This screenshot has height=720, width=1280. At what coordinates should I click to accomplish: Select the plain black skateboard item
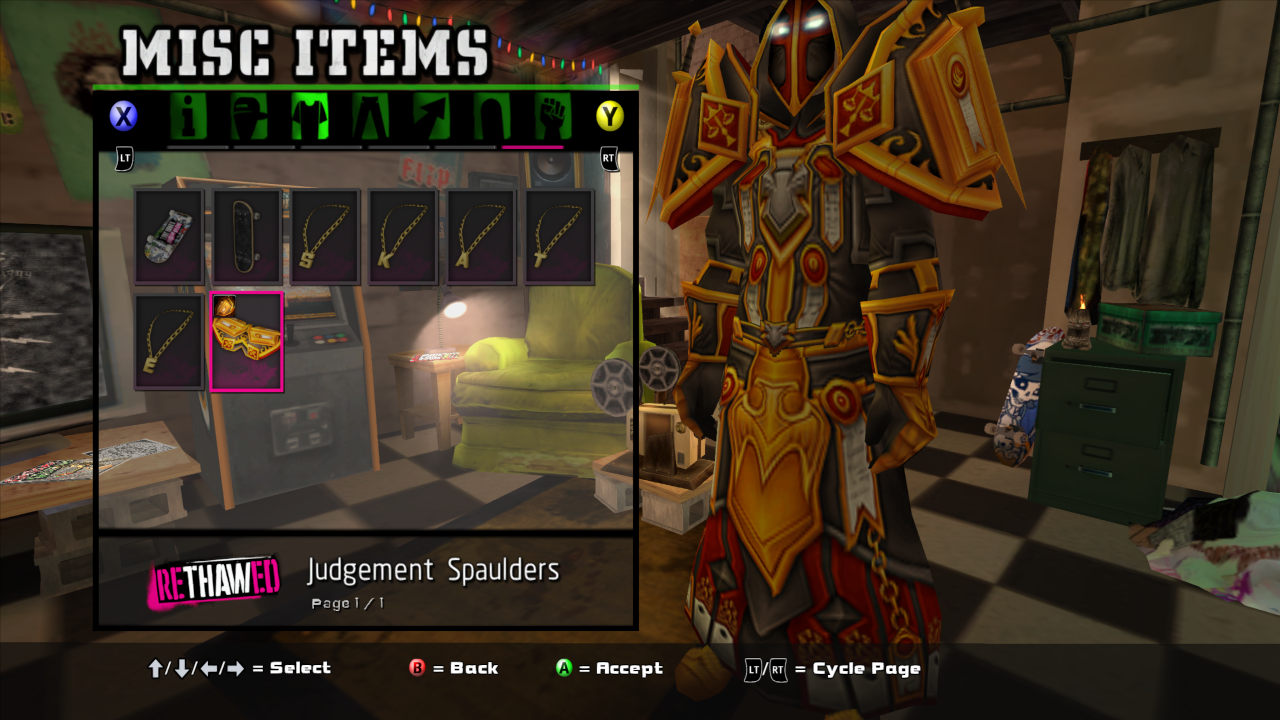point(247,237)
